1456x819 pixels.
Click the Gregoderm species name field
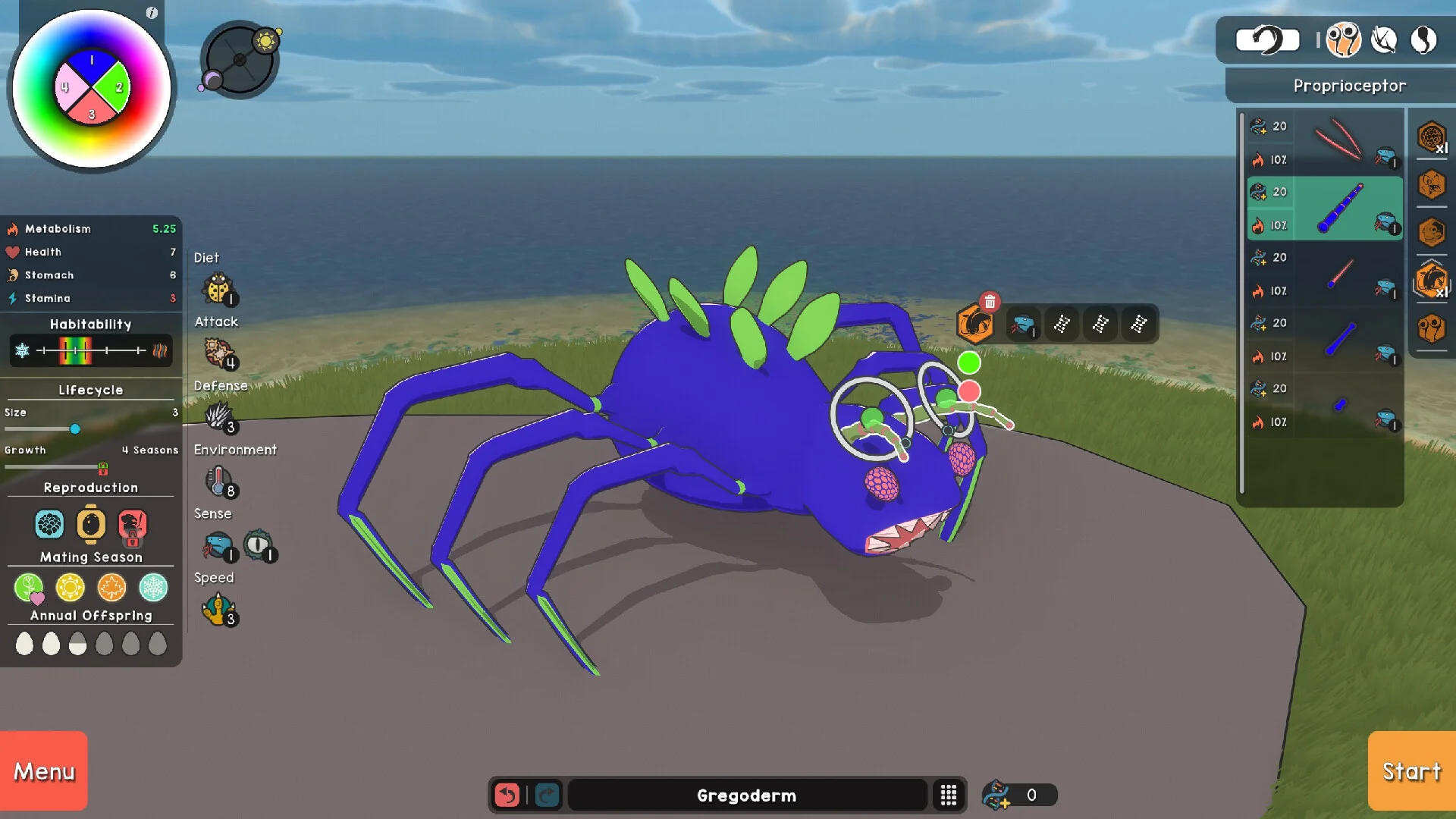click(746, 795)
